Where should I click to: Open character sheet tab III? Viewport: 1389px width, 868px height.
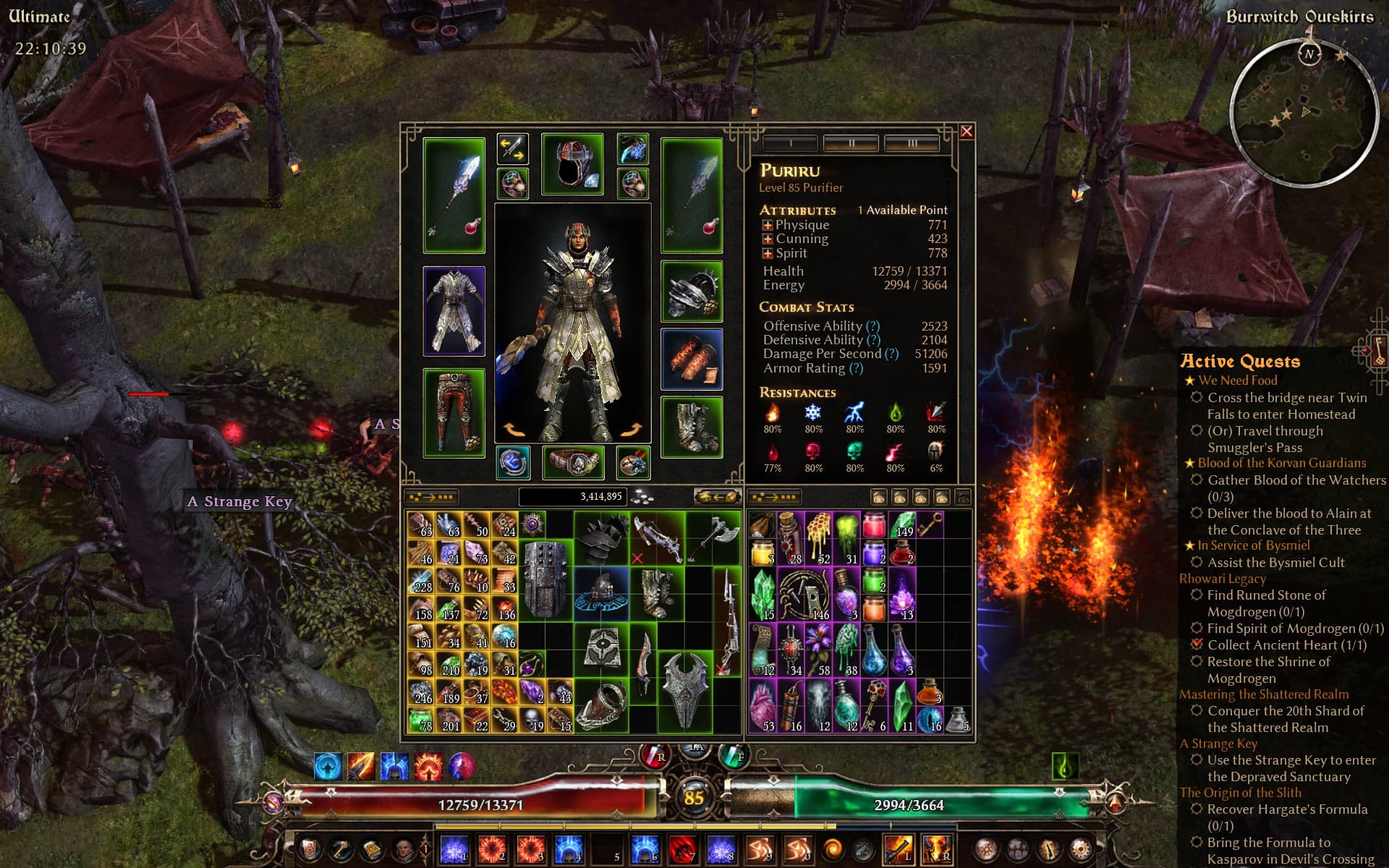pyautogui.click(x=912, y=143)
